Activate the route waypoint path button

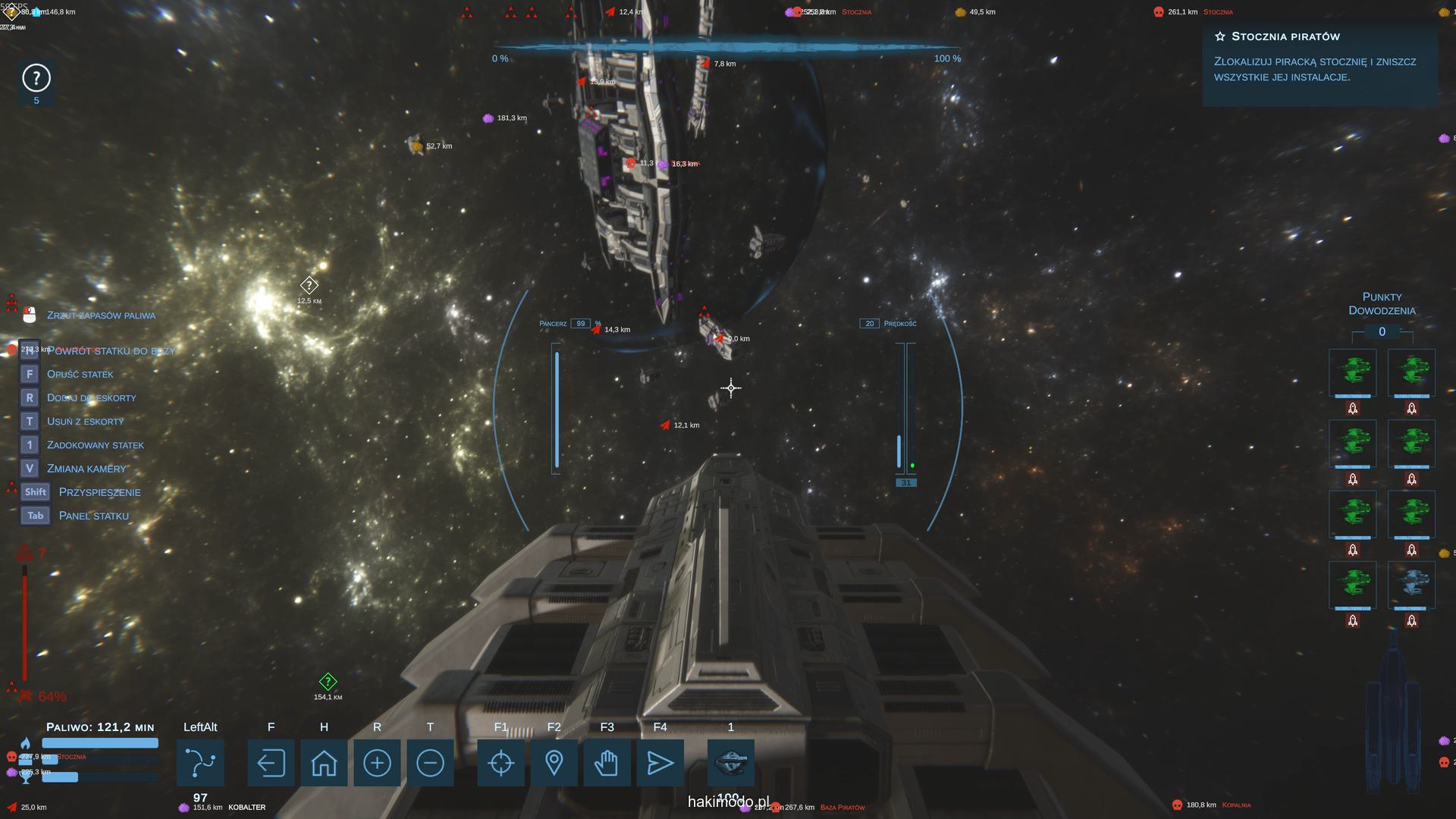[200, 763]
